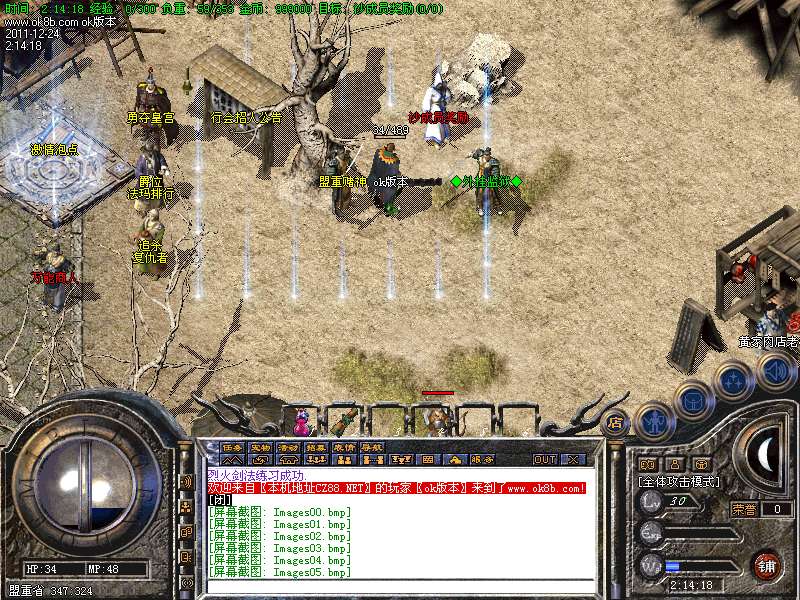Click the 服务 service button
The image size is (800, 600).
[478, 460]
